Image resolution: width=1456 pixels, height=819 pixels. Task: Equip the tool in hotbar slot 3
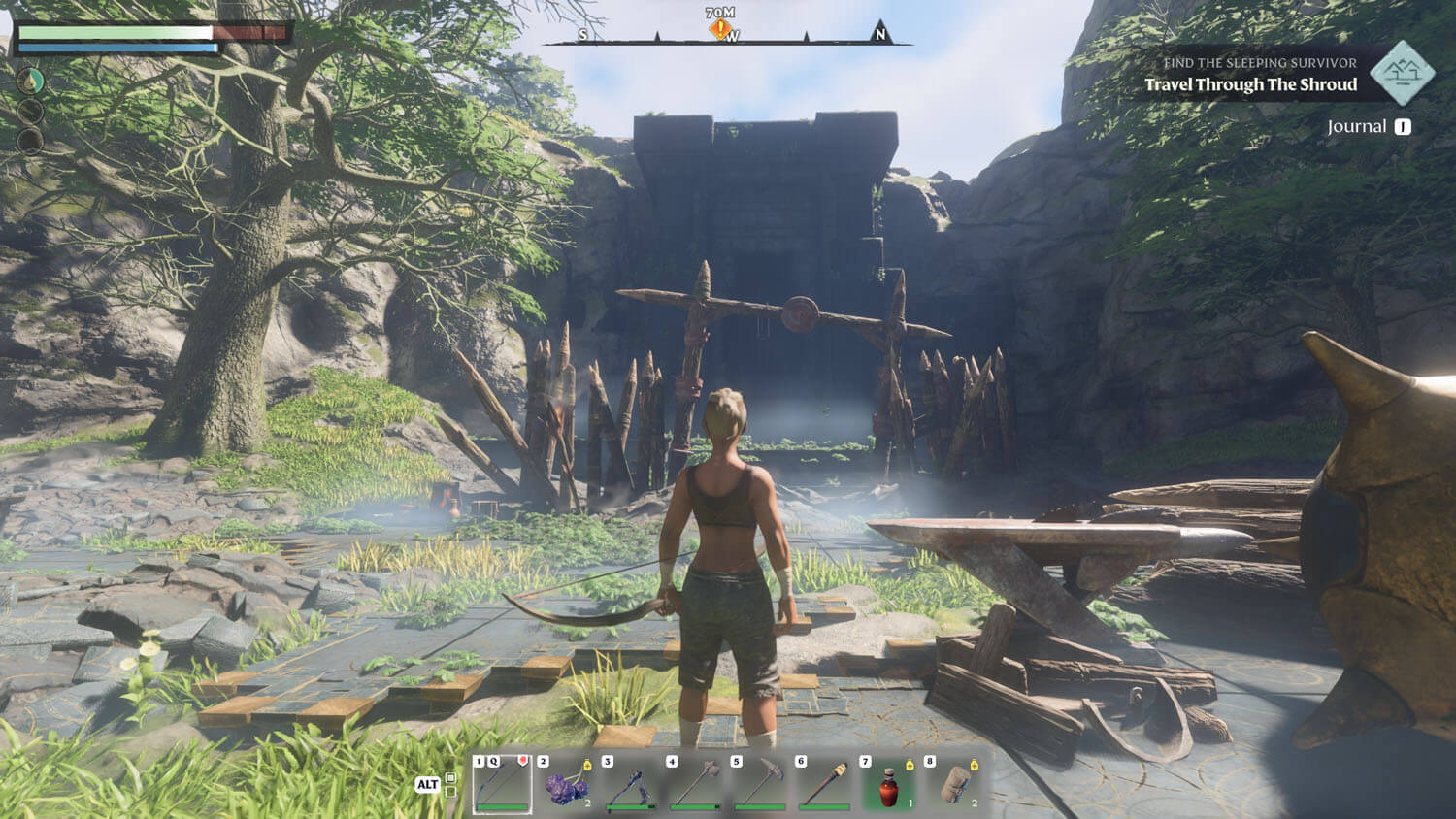(x=631, y=784)
